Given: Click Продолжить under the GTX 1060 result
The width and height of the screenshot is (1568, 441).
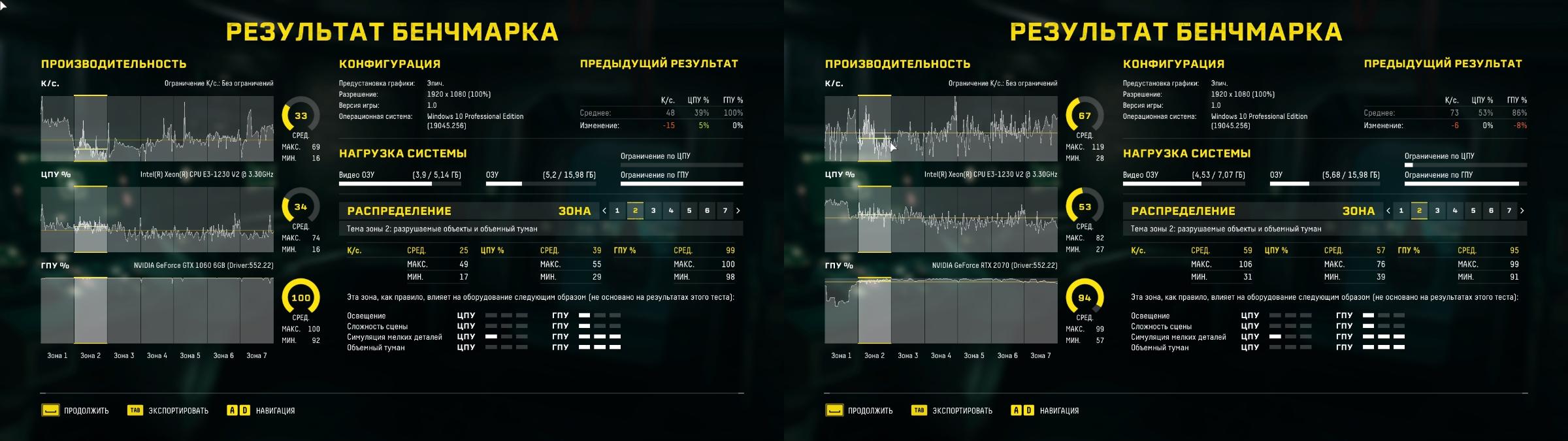Looking at the screenshot, I should (x=75, y=411).
